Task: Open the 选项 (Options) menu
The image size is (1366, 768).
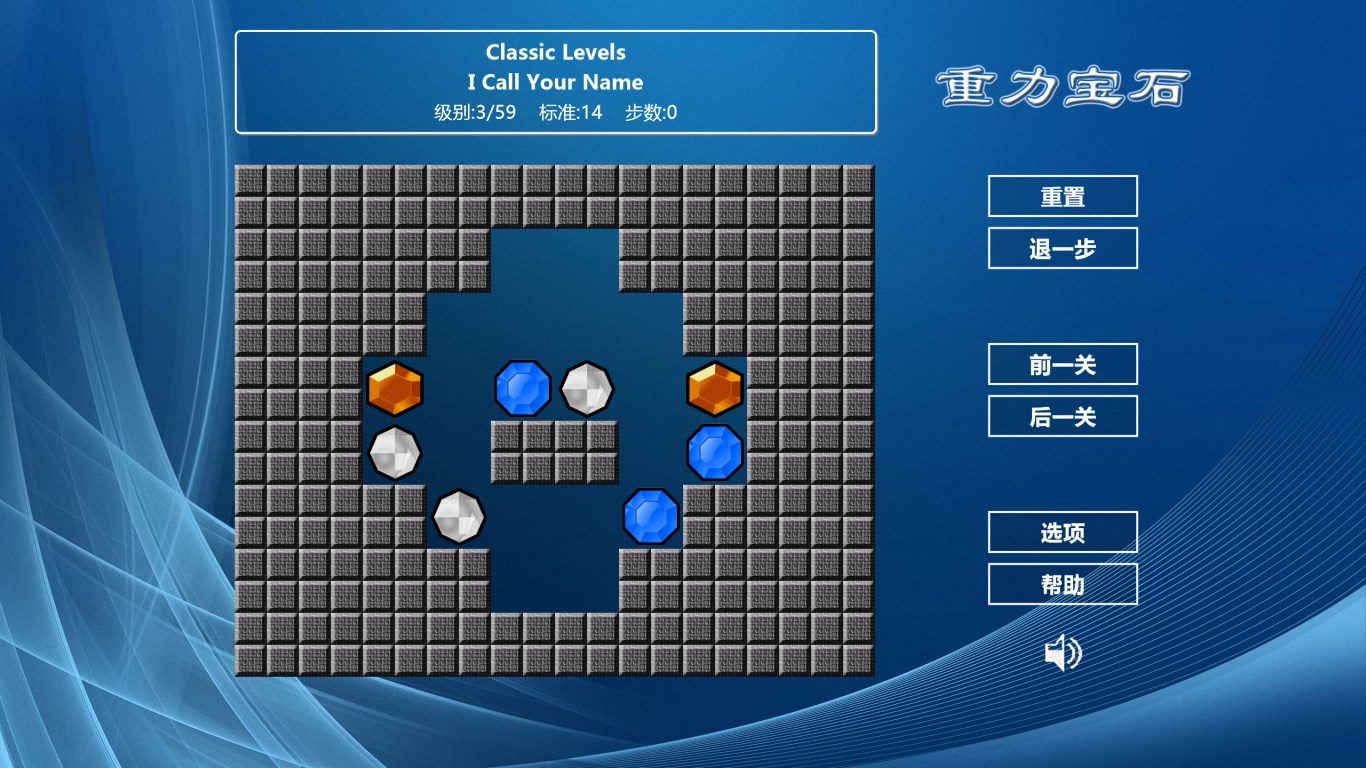Action: (1062, 532)
